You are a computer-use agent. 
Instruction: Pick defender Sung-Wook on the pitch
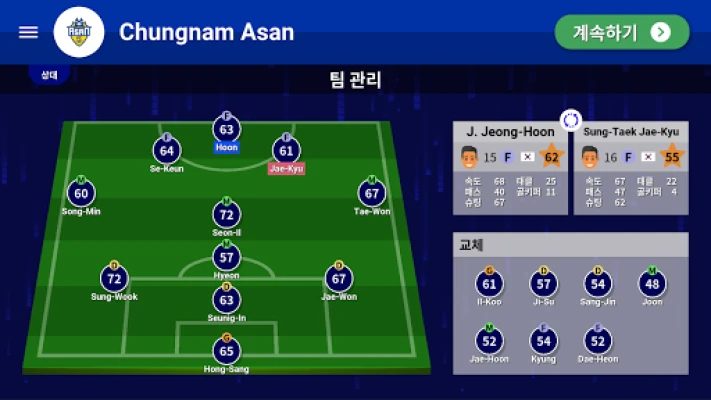click(x=114, y=279)
